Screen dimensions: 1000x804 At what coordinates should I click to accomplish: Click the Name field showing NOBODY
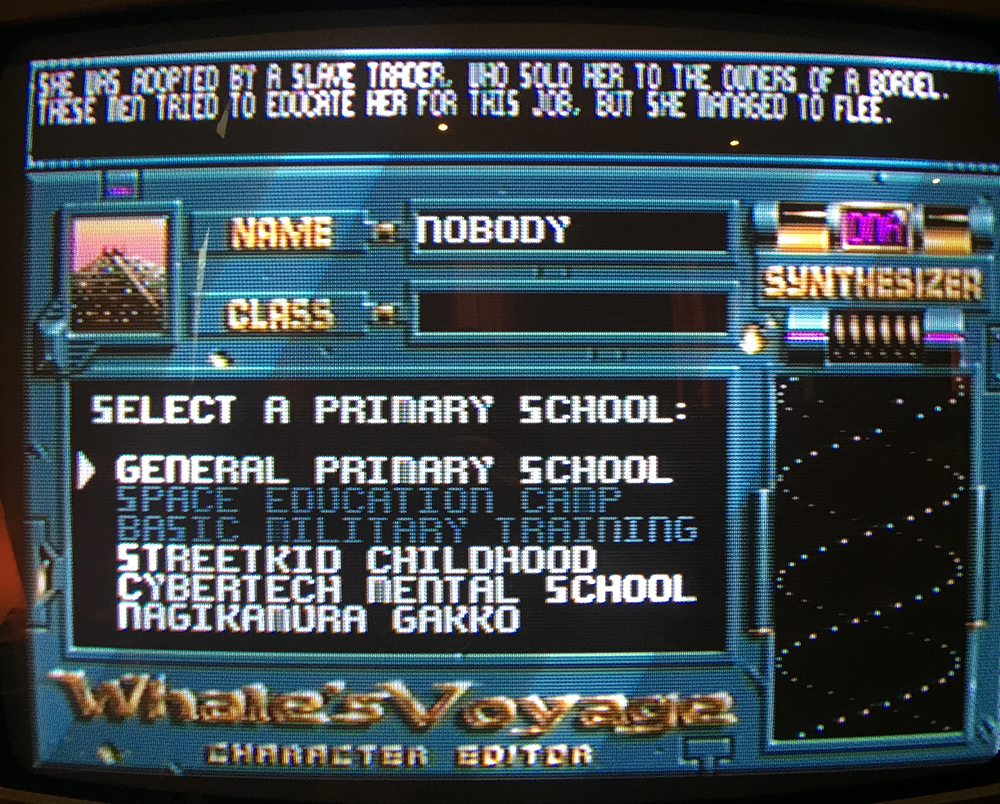tap(570, 232)
